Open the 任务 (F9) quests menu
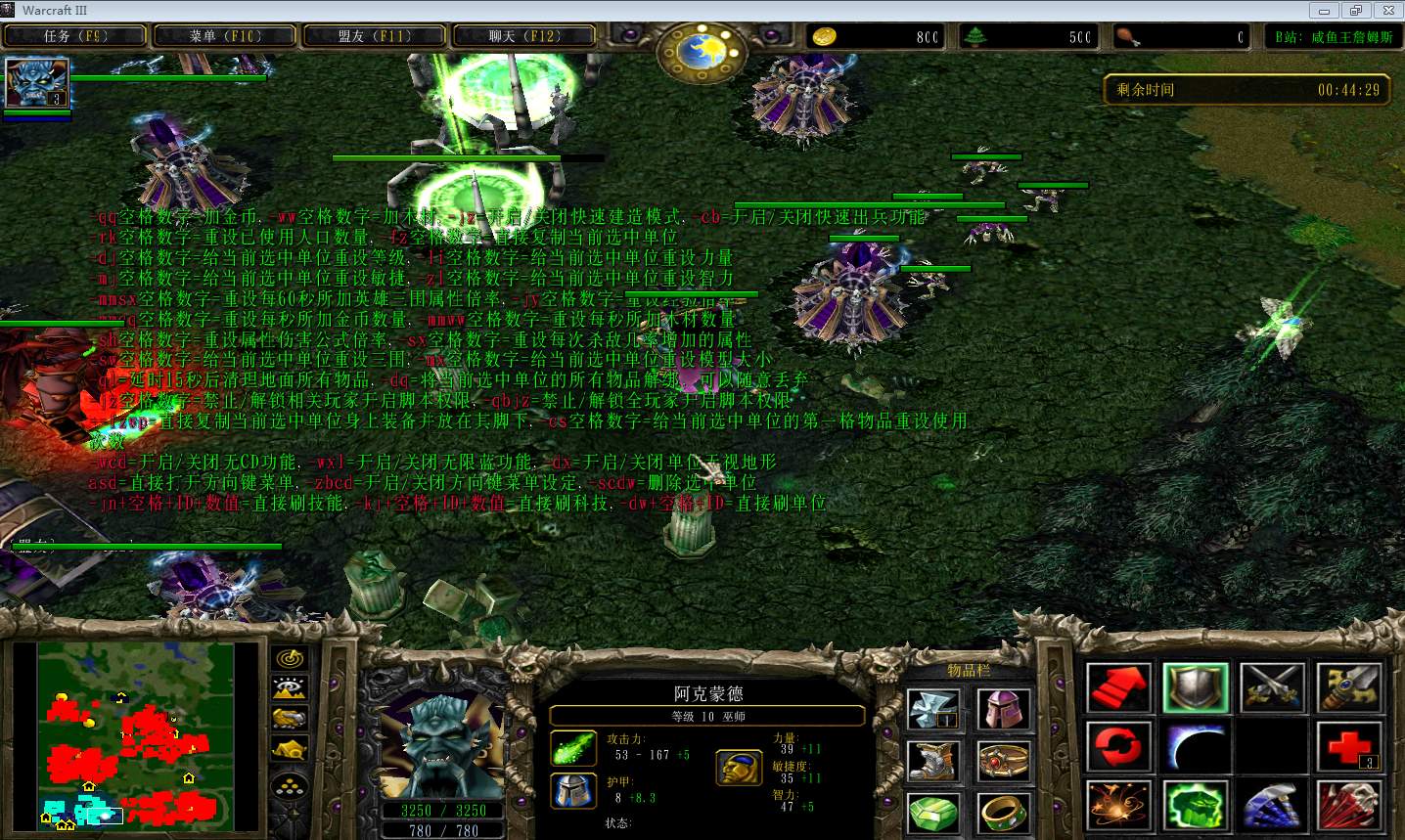 [x=75, y=36]
